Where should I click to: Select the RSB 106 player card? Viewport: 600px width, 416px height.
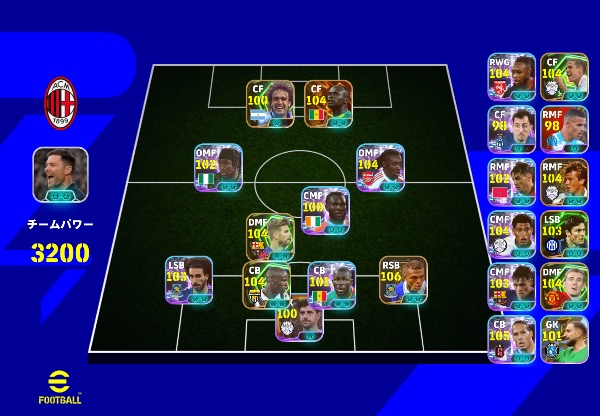pos(403,279)
